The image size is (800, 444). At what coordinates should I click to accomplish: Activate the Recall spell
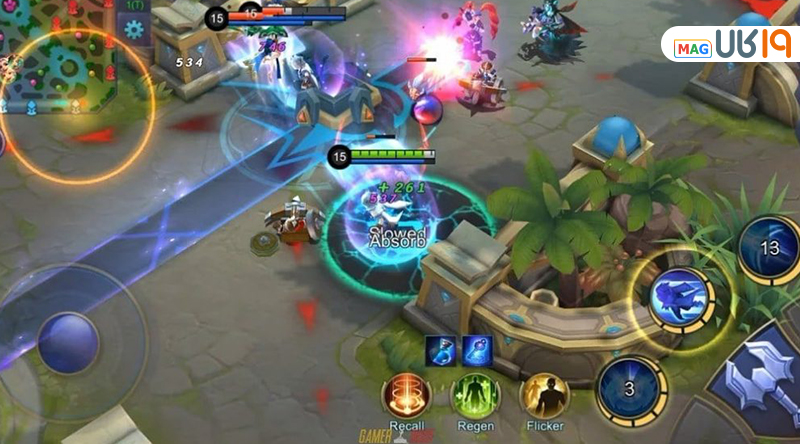pyautogui.click(x=407, y=396)
